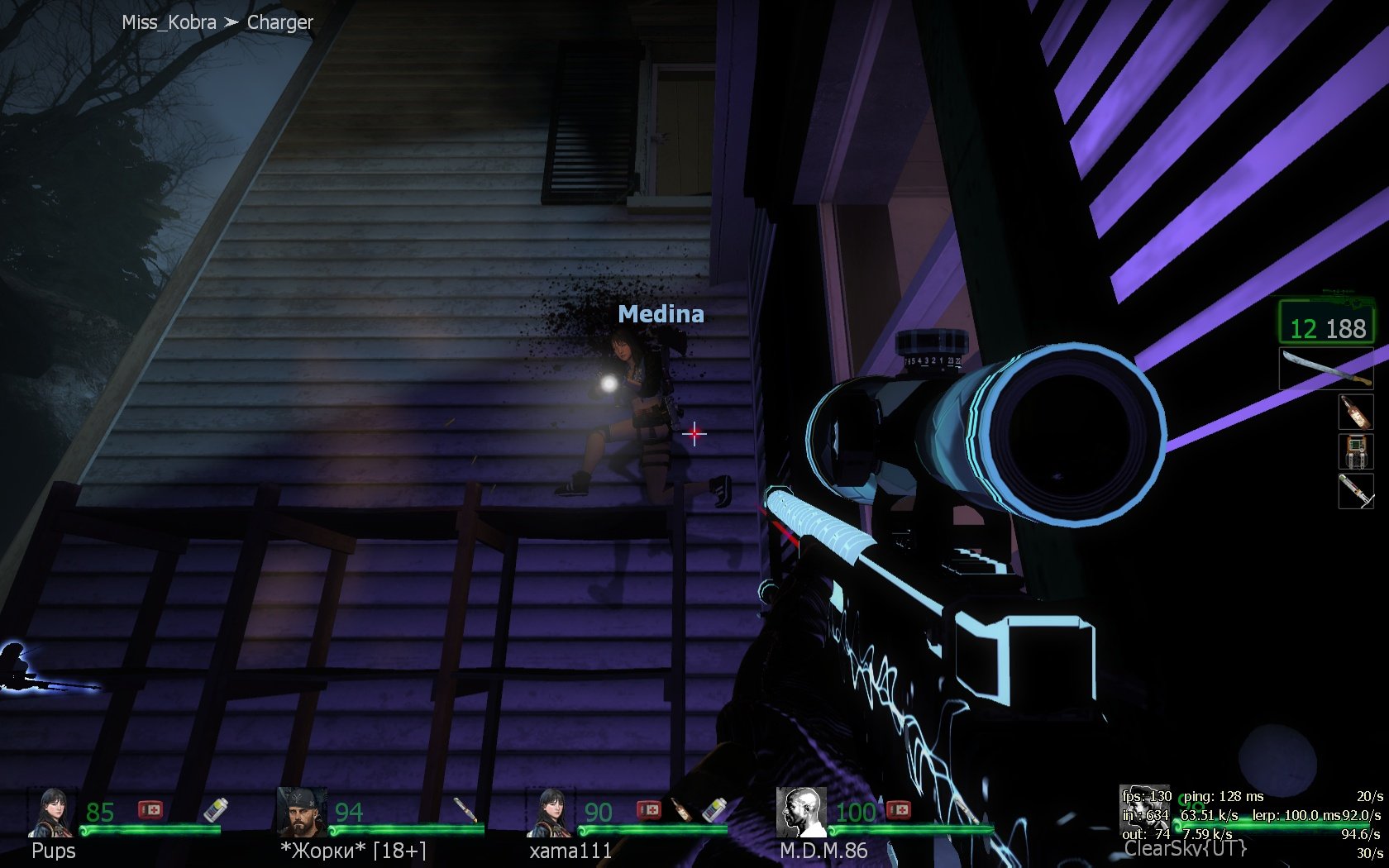
Task: Click M.D.M.86's bald head portrait
Action: [x=801, y=812]
